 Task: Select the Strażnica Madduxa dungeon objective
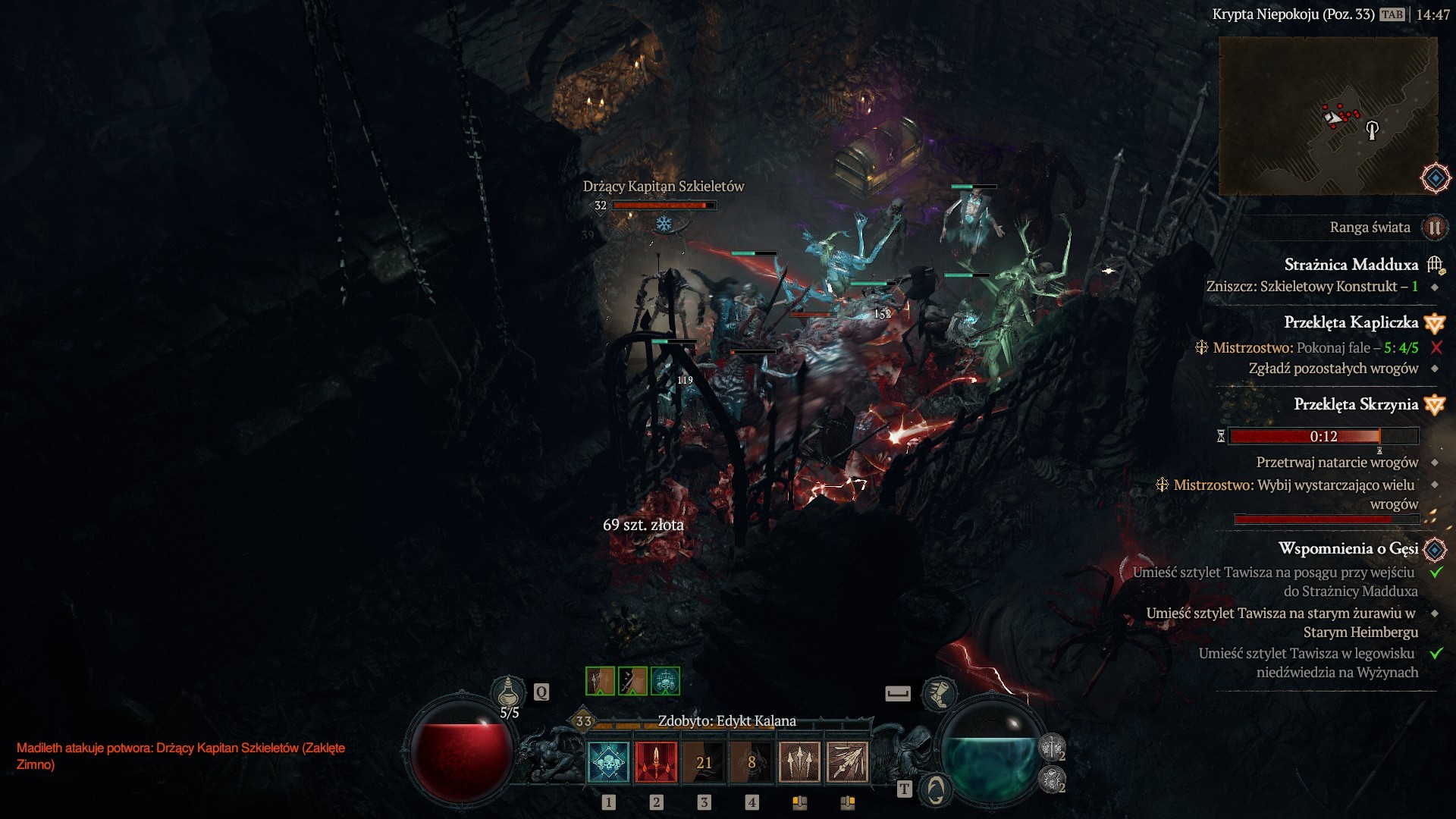coord(1351,265)
